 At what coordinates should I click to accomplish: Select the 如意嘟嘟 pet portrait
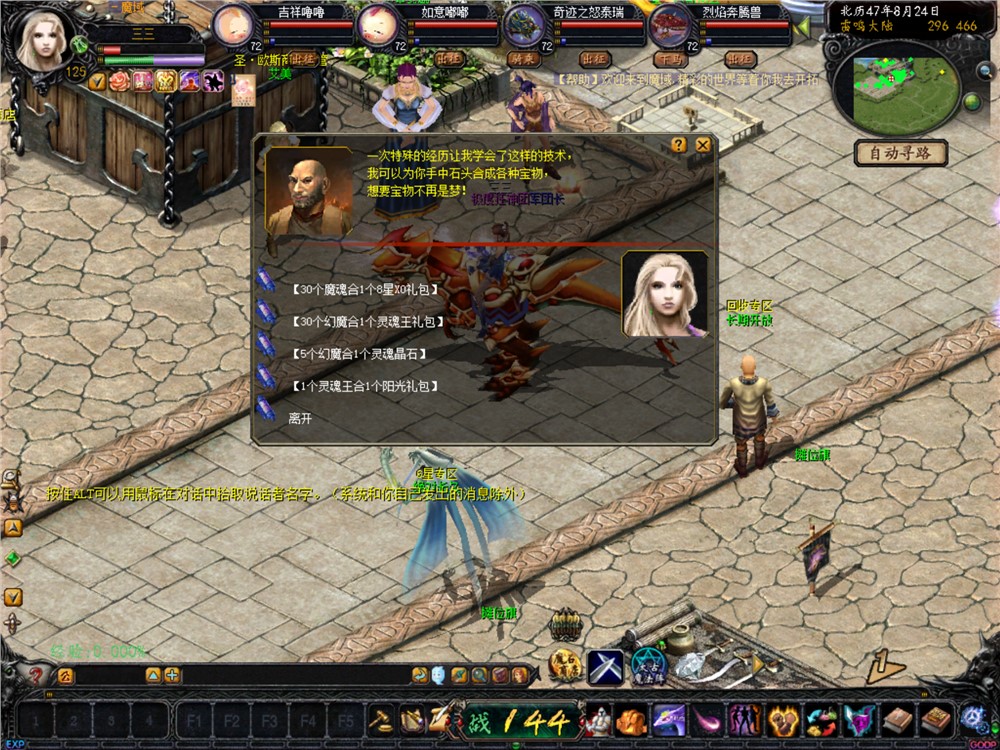378,24
